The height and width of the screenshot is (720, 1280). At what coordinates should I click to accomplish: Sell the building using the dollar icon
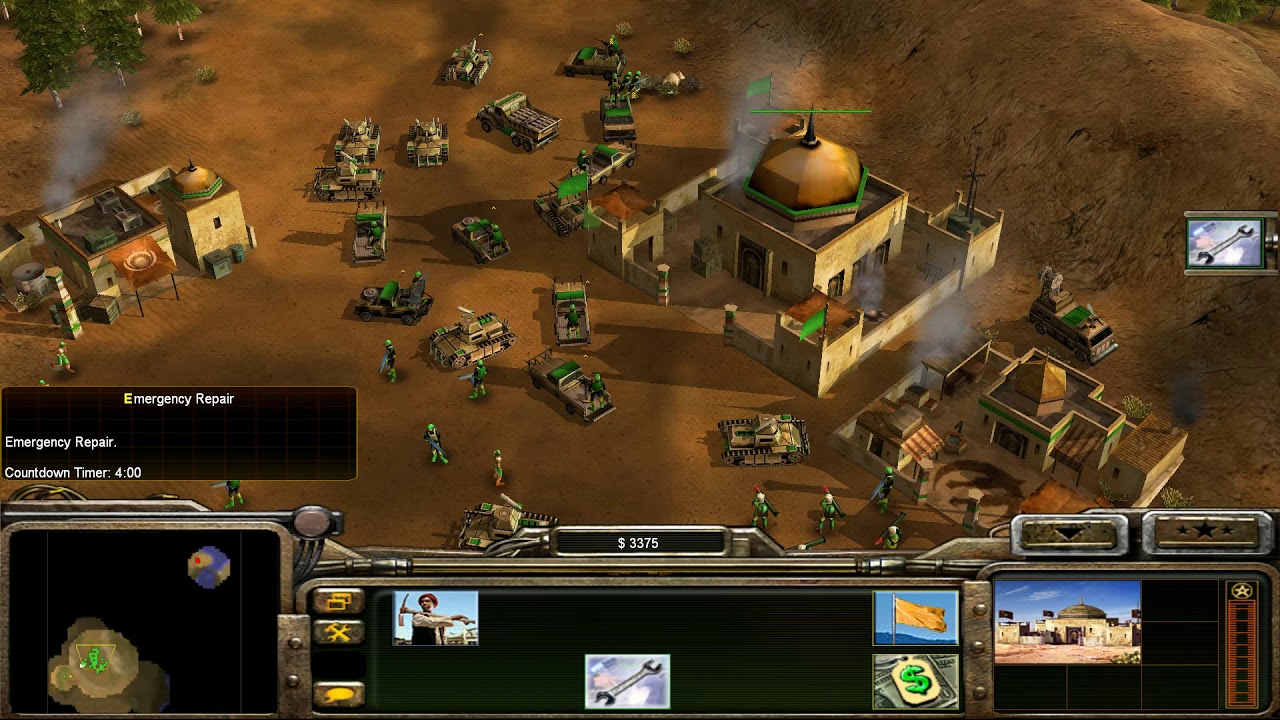[x=915, y=681]
